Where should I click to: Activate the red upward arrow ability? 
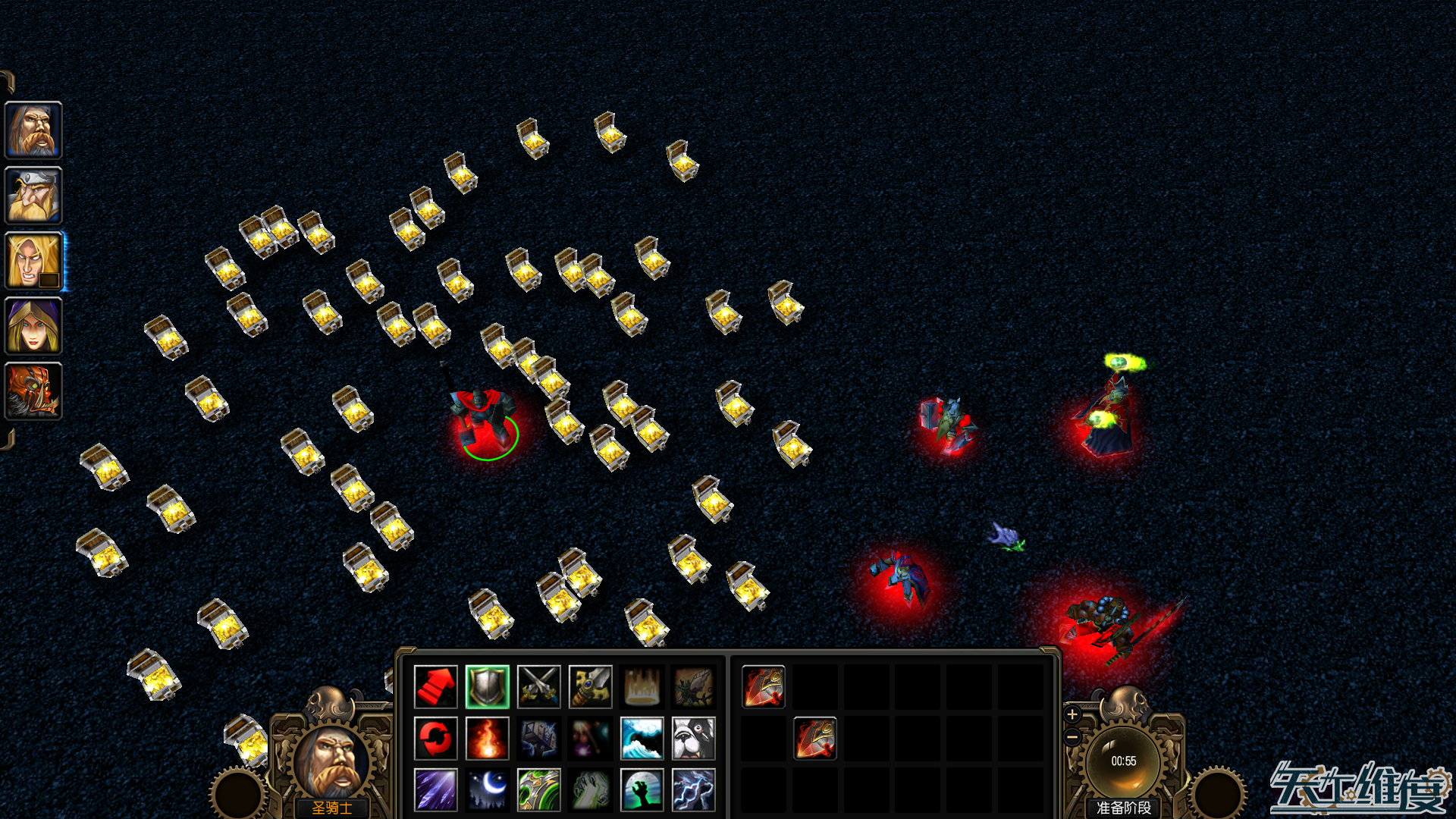click(x=436, y=686)
